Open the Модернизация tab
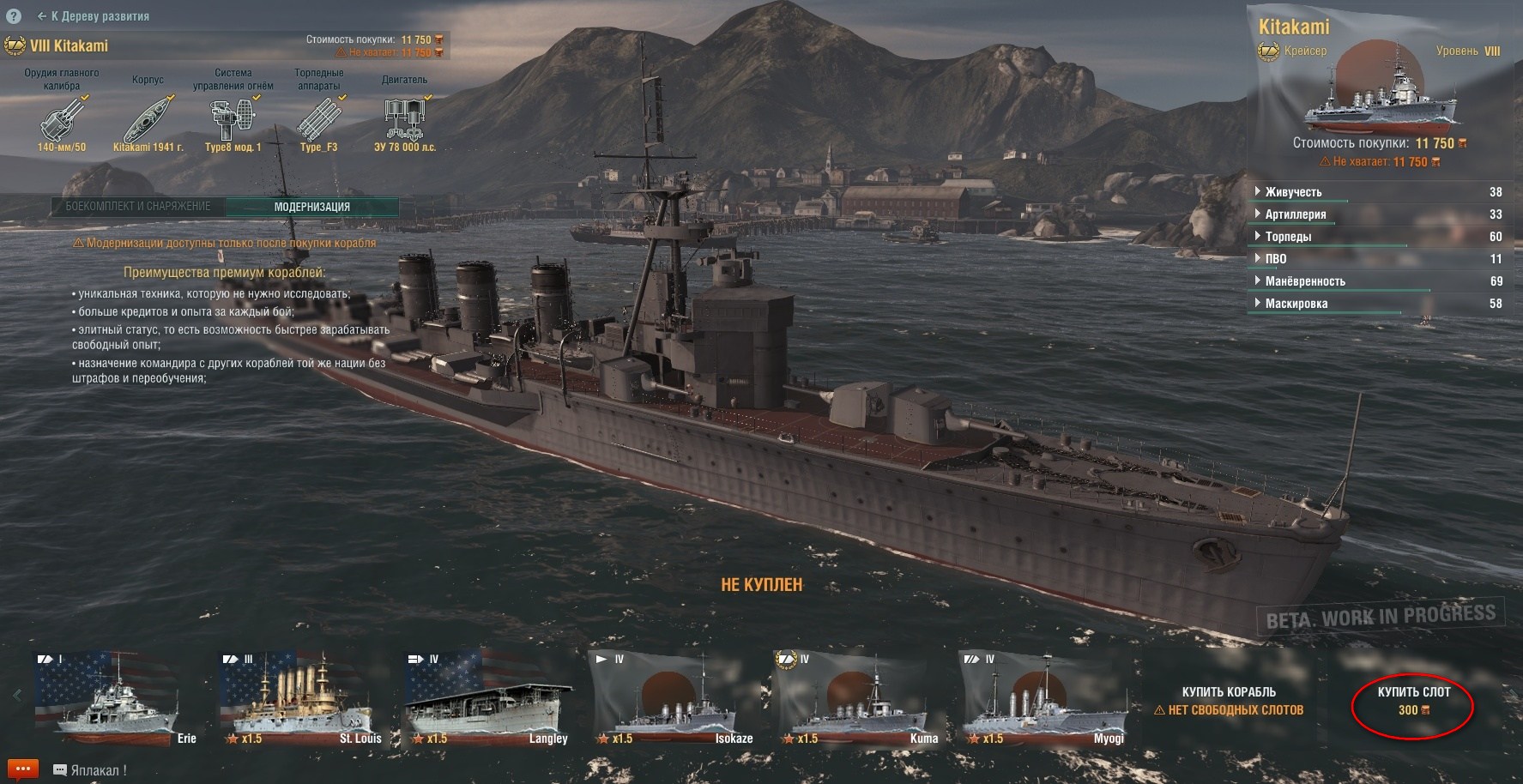 coord(311,207)
